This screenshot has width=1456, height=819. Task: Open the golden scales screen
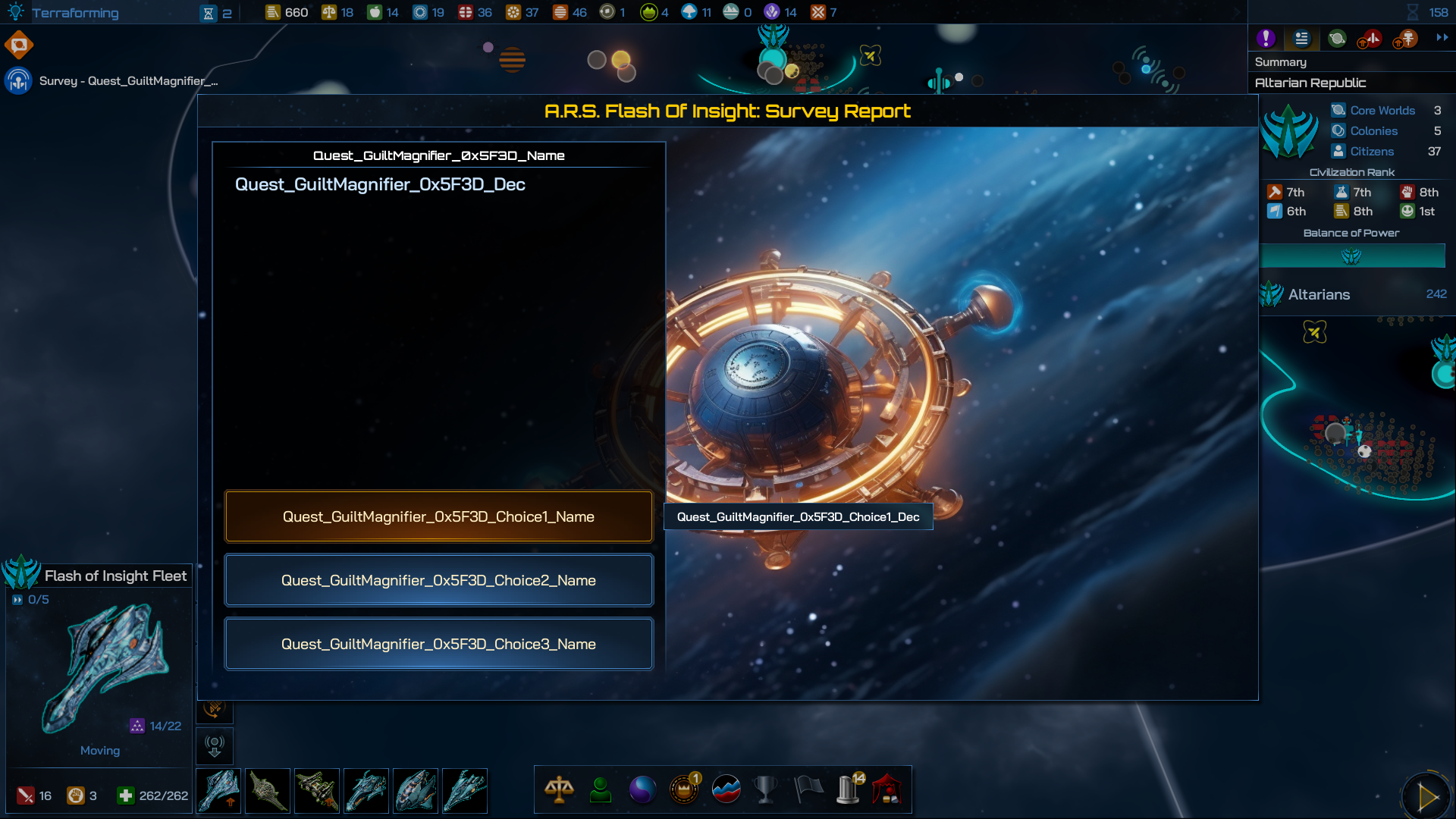[x=559, y=789]
